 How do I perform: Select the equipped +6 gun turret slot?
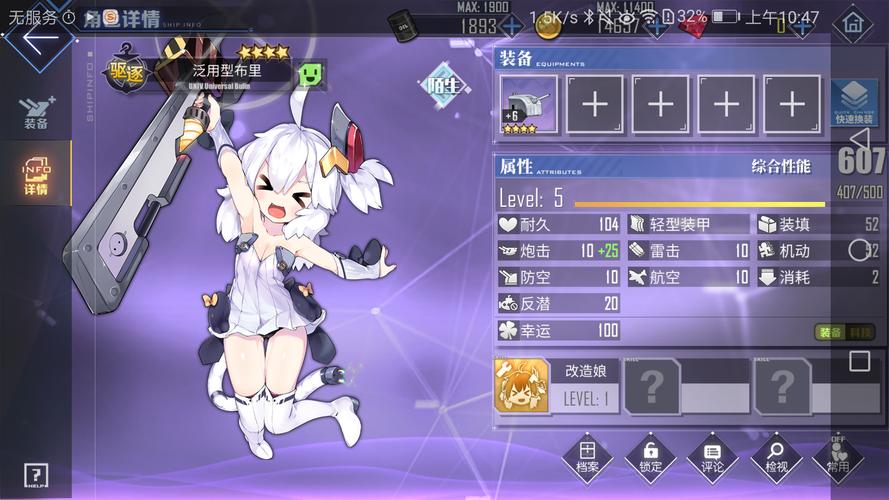click(529, 104)
